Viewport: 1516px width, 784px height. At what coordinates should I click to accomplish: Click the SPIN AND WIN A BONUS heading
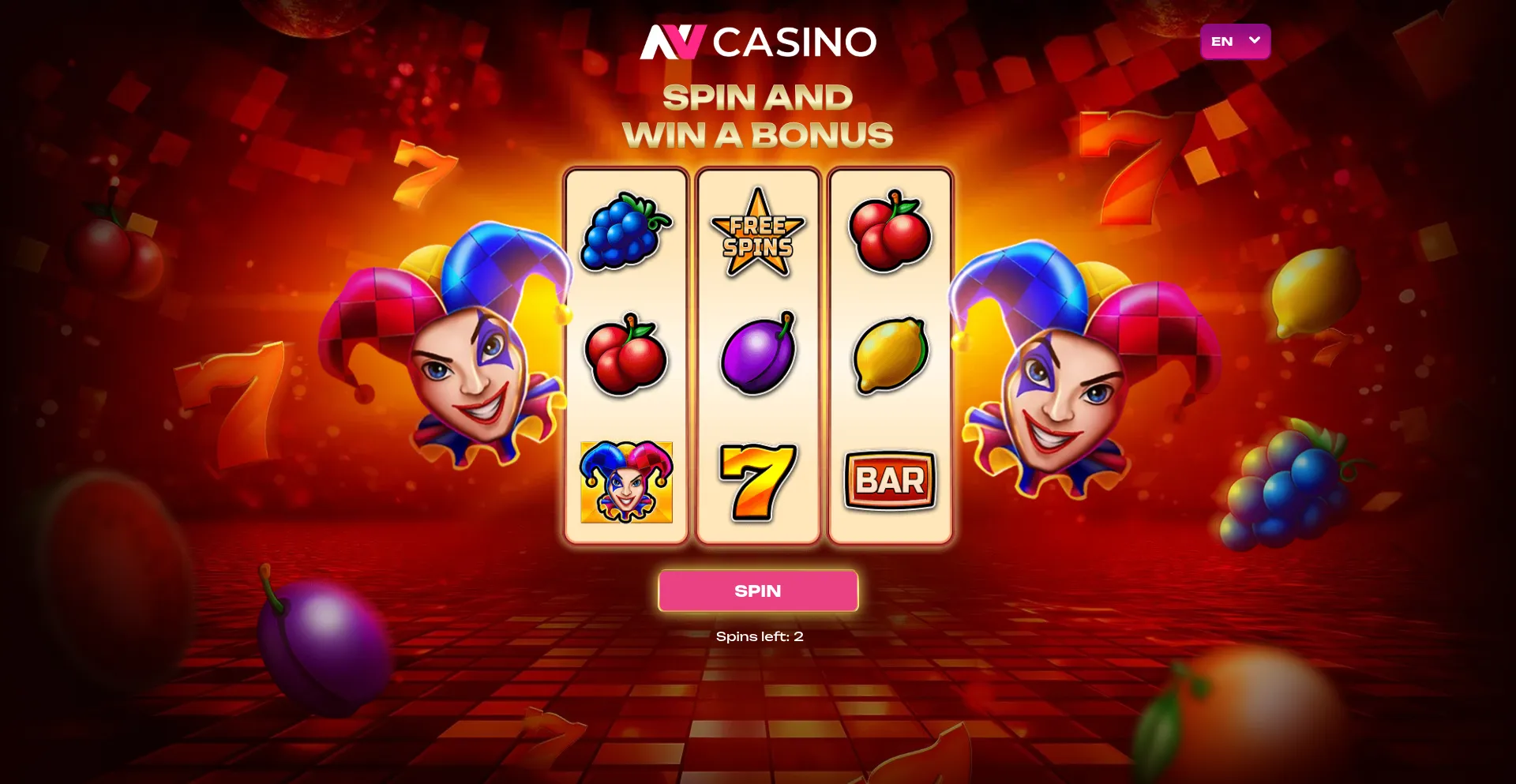(x=758, y=115)
